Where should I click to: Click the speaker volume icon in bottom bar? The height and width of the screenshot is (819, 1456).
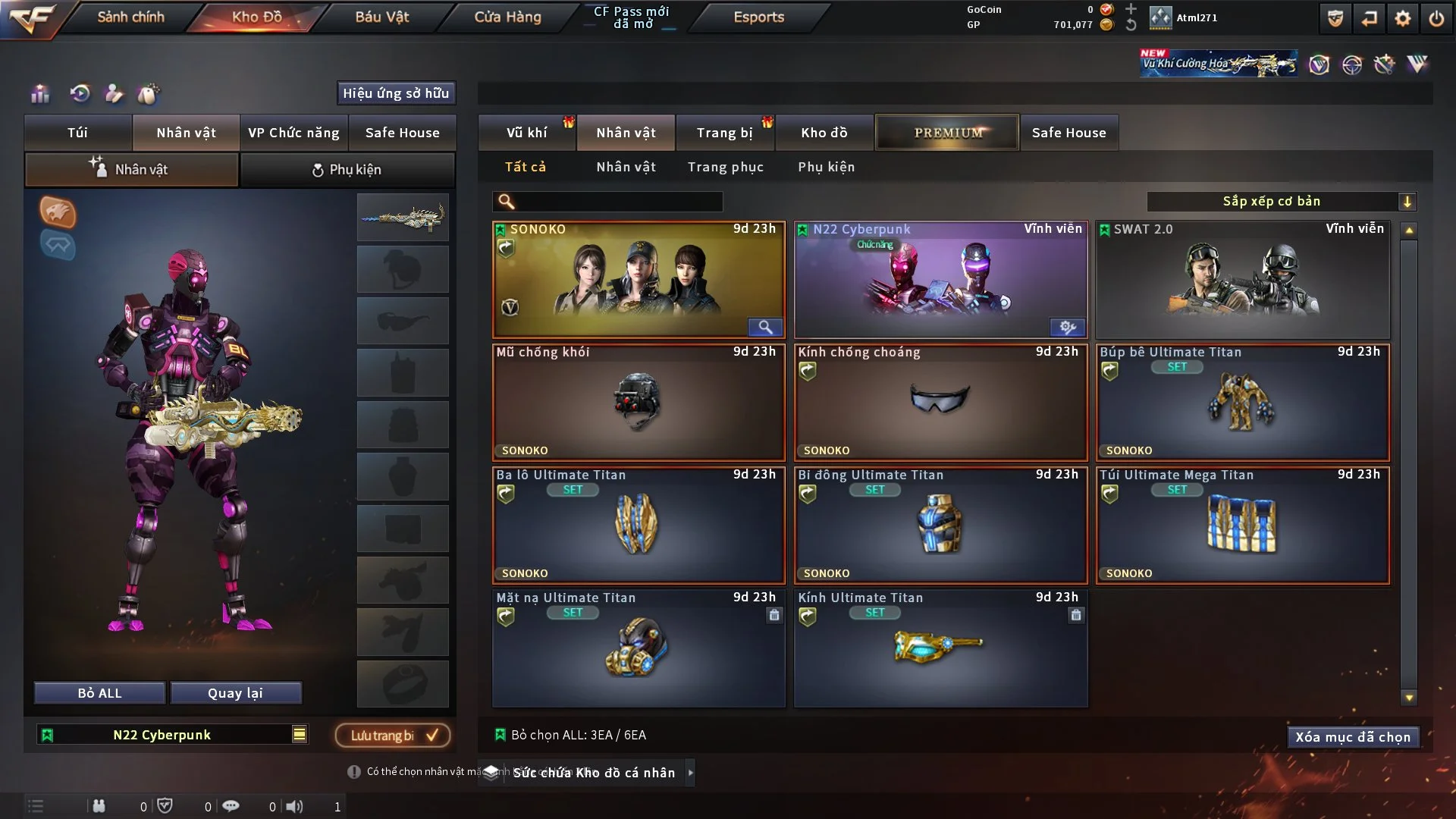pos(296,806)
